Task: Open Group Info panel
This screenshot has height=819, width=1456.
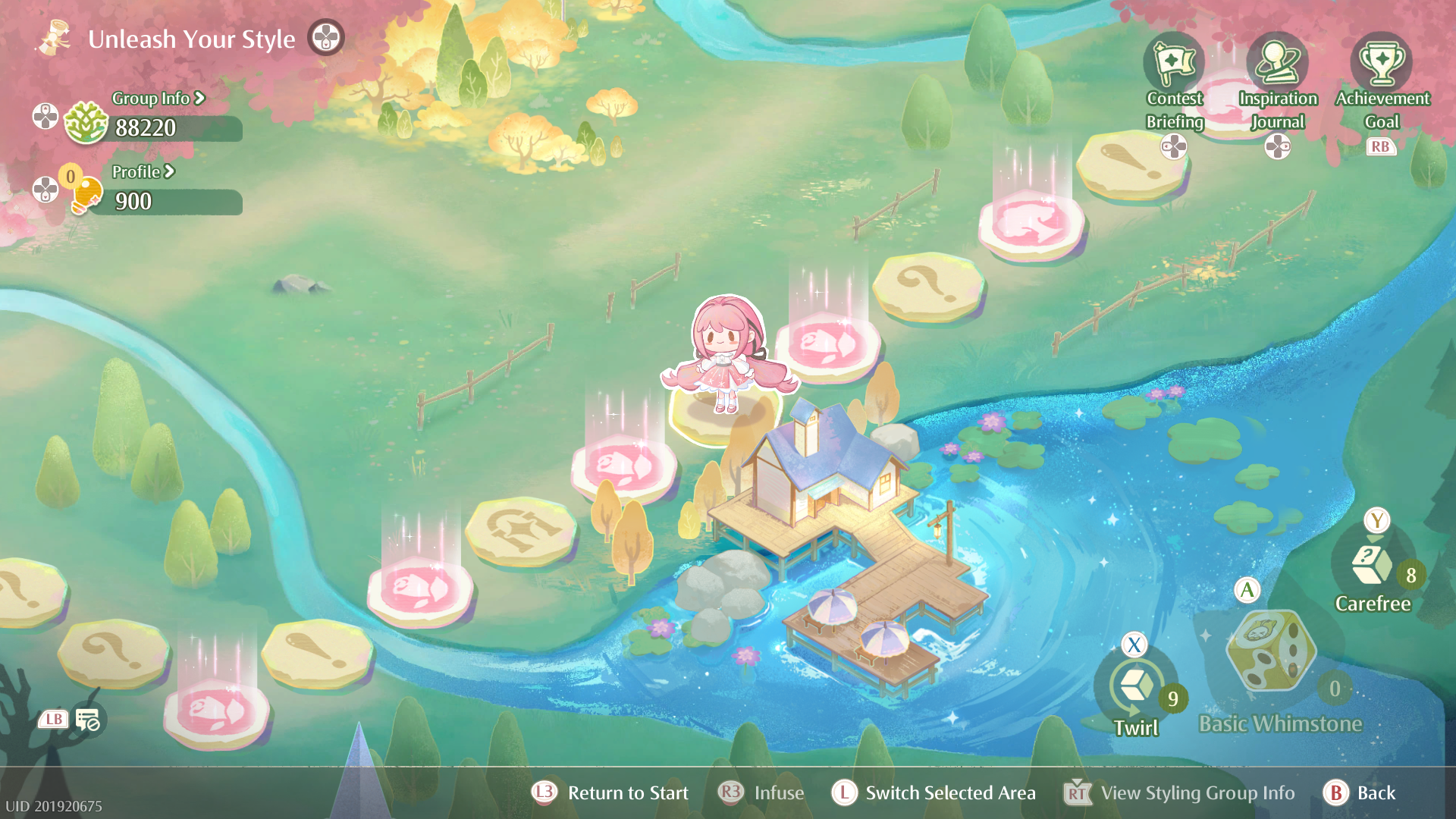Action: 158,99
